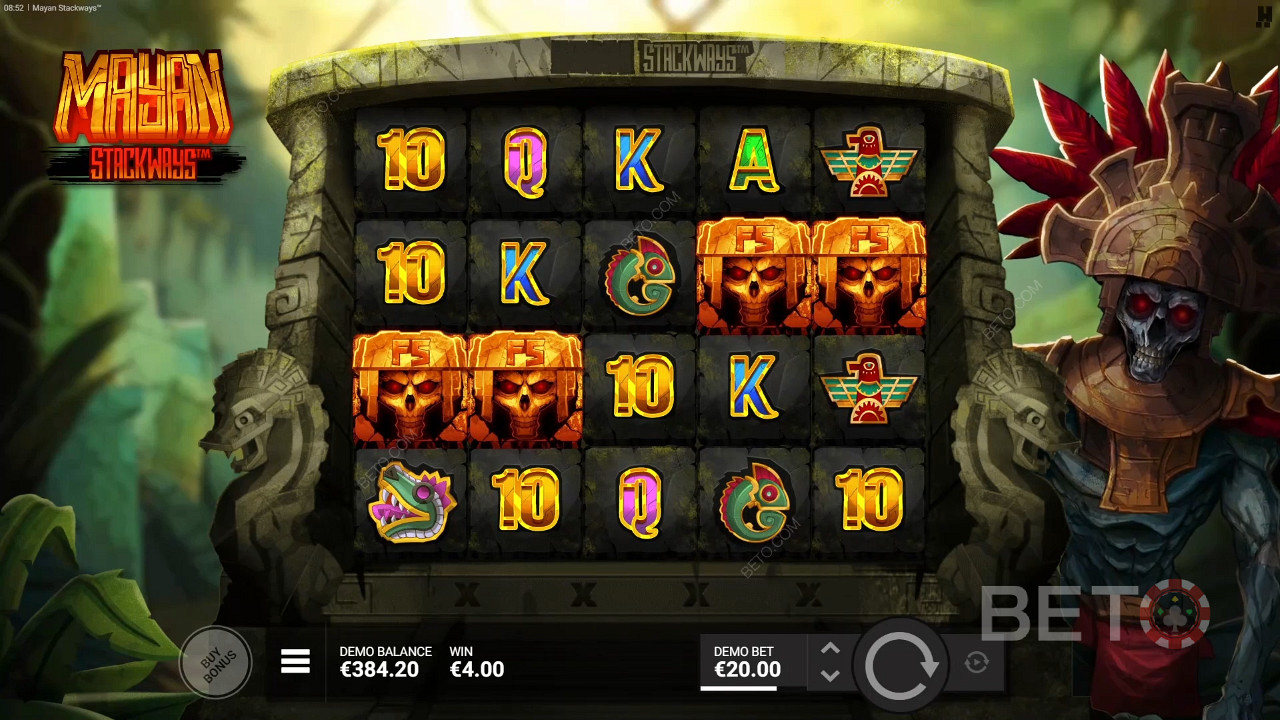
Task: Toggle the autoplay button
Action: [977, 662]
